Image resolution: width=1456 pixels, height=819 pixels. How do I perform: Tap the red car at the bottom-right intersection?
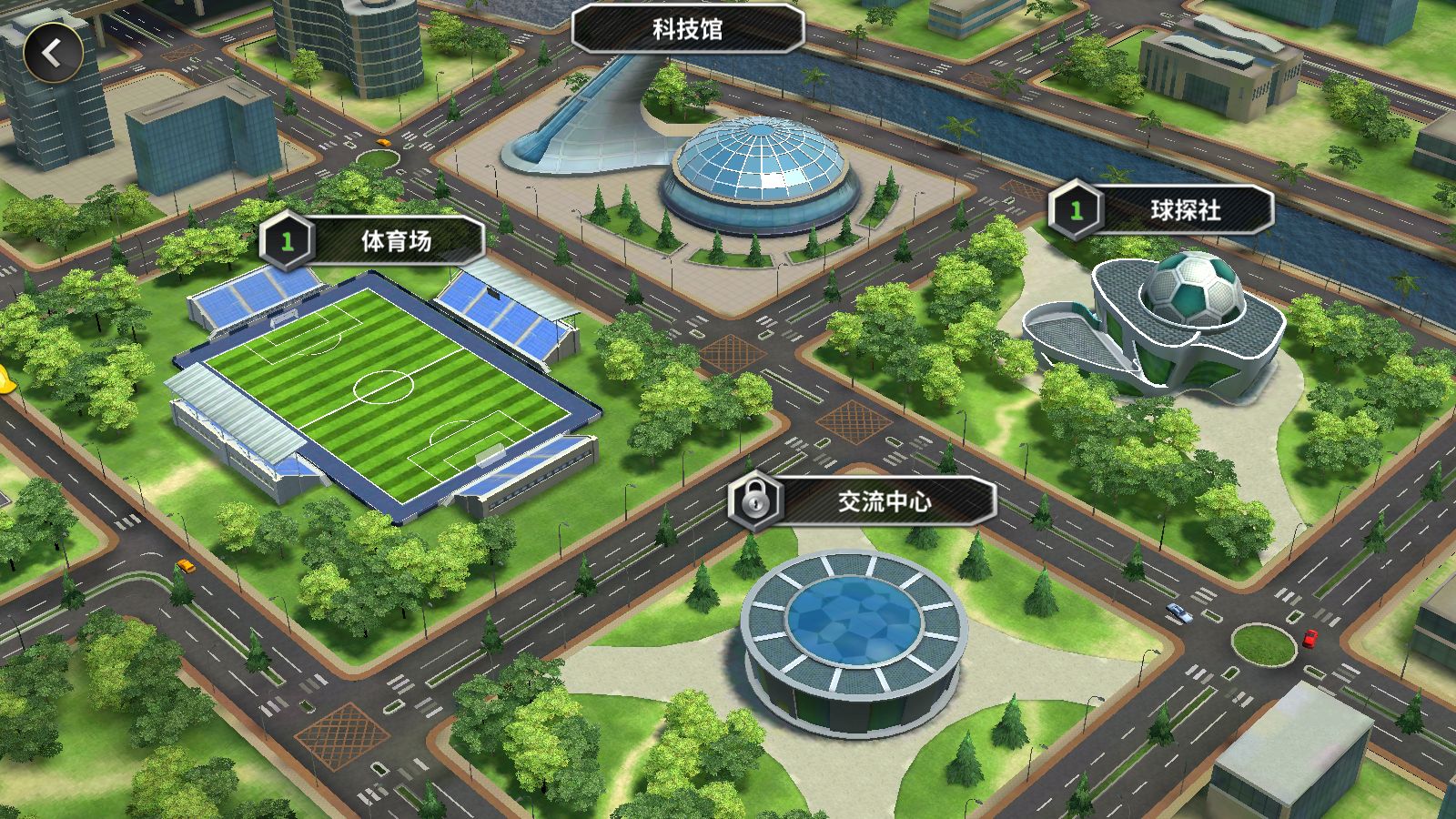[x=1308, y=637]
